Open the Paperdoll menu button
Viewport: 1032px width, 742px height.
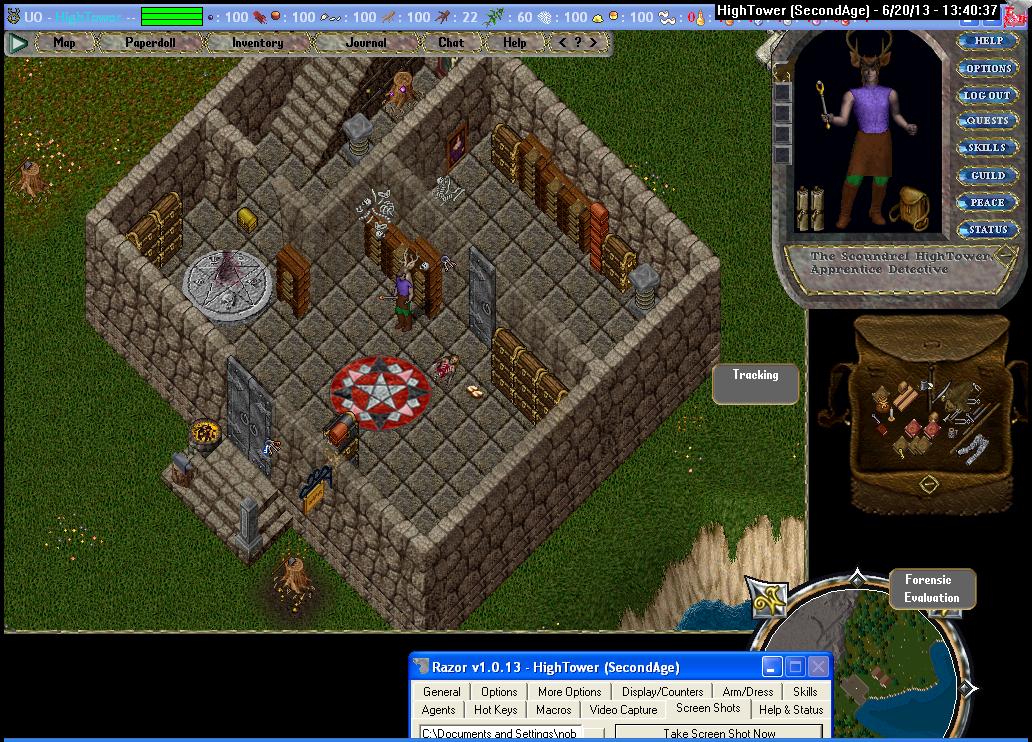149,43
